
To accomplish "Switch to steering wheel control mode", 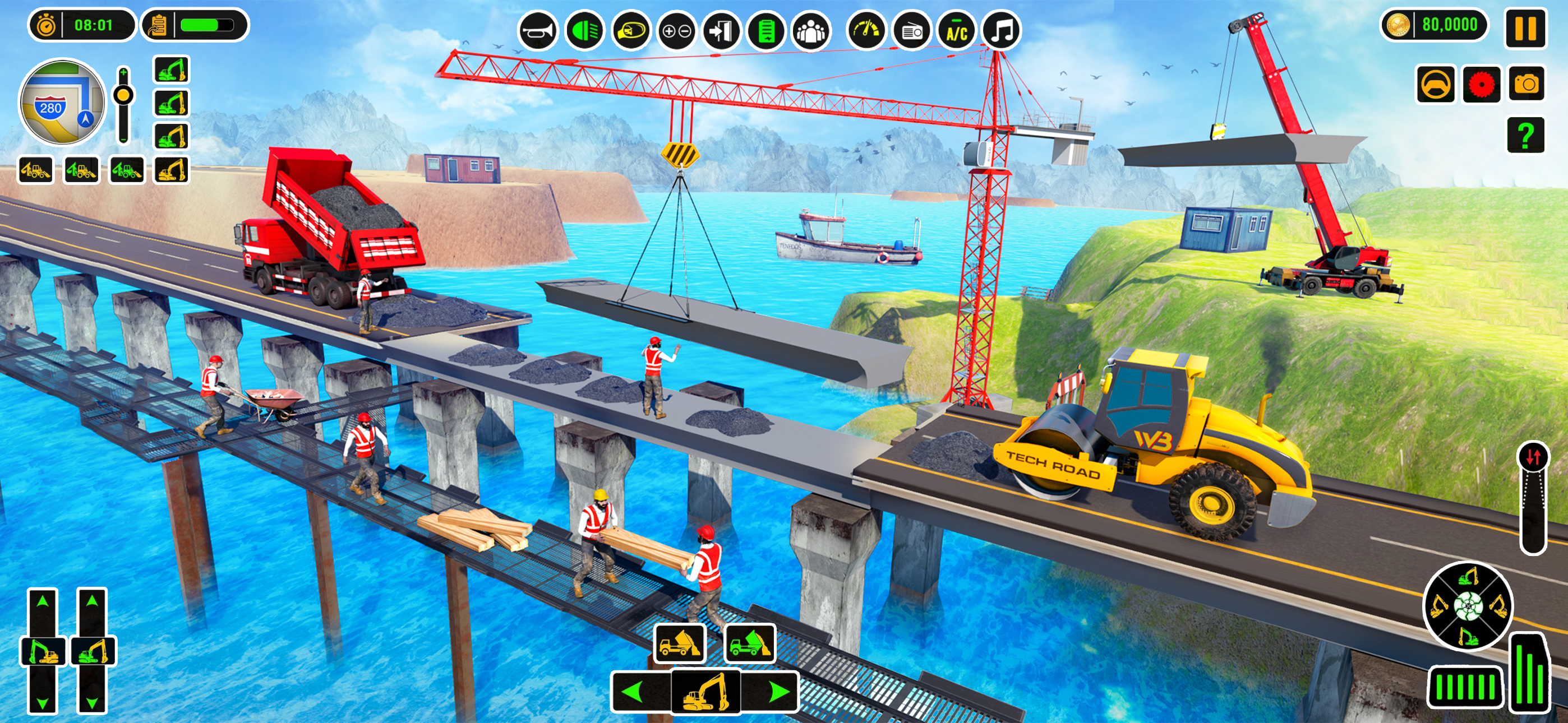I will 1435,85.
